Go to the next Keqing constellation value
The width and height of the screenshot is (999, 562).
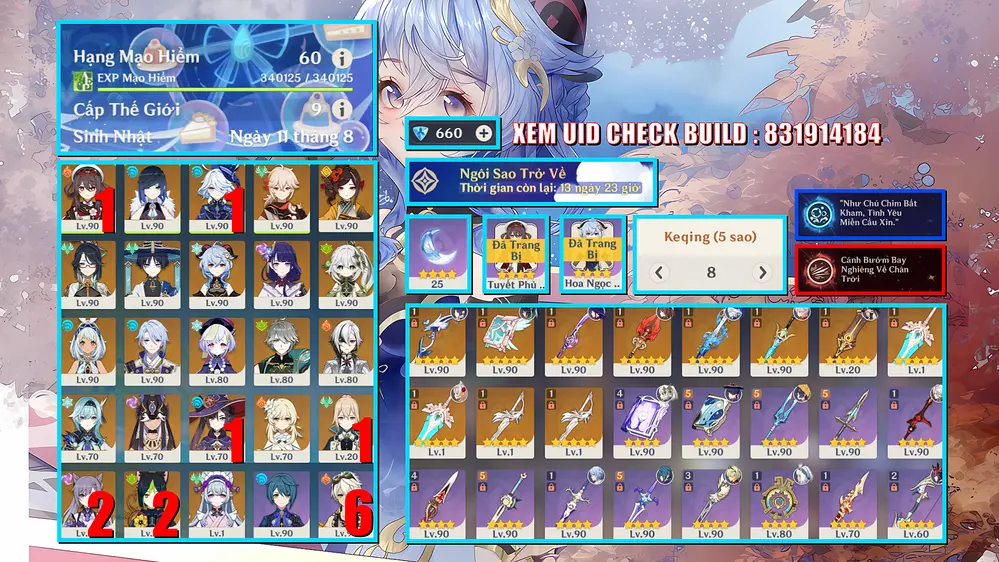tap(762, 272)
